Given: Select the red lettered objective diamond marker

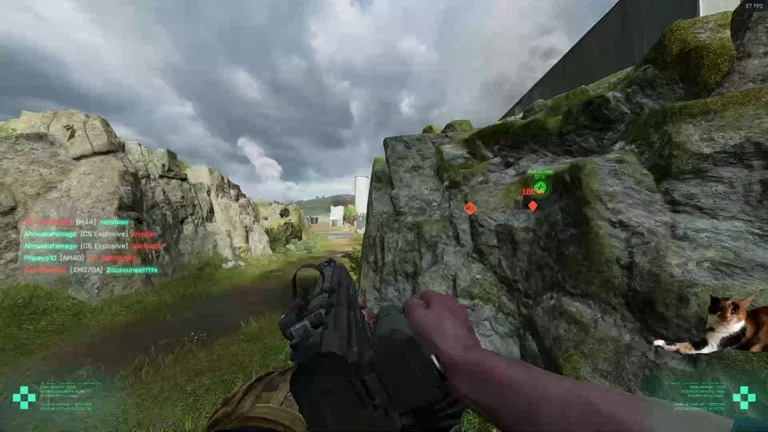Looking at the screenshot, I should 470,208.
